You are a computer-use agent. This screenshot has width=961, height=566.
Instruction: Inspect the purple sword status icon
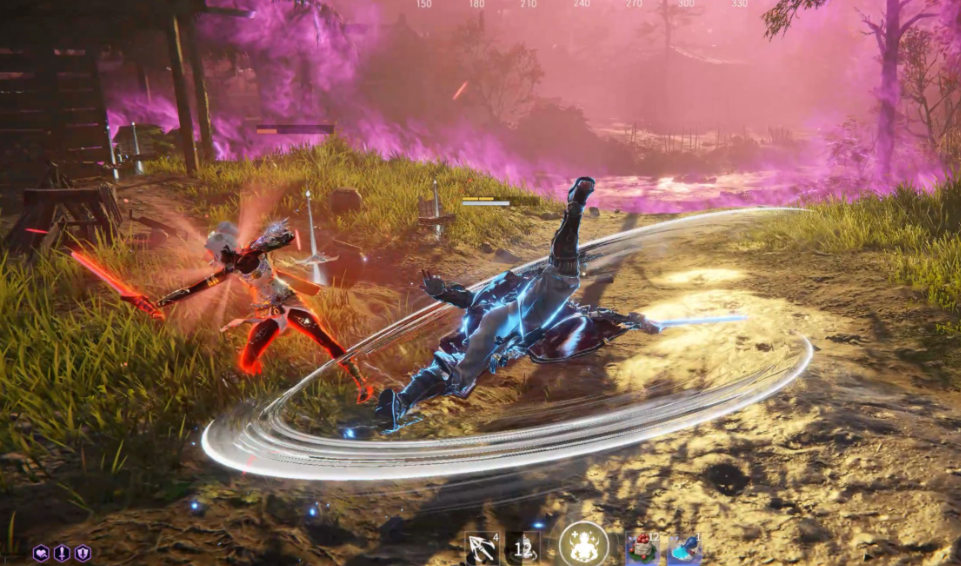click(x=62, y=553)
